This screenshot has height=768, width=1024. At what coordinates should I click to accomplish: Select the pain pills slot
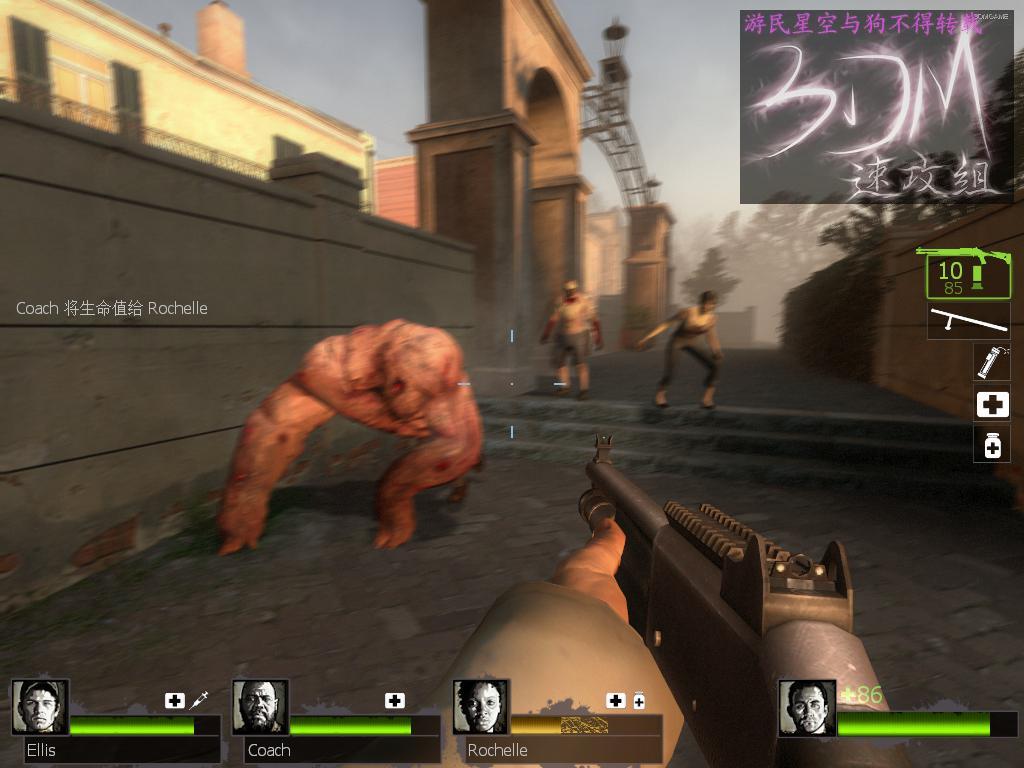coord(992,444)
